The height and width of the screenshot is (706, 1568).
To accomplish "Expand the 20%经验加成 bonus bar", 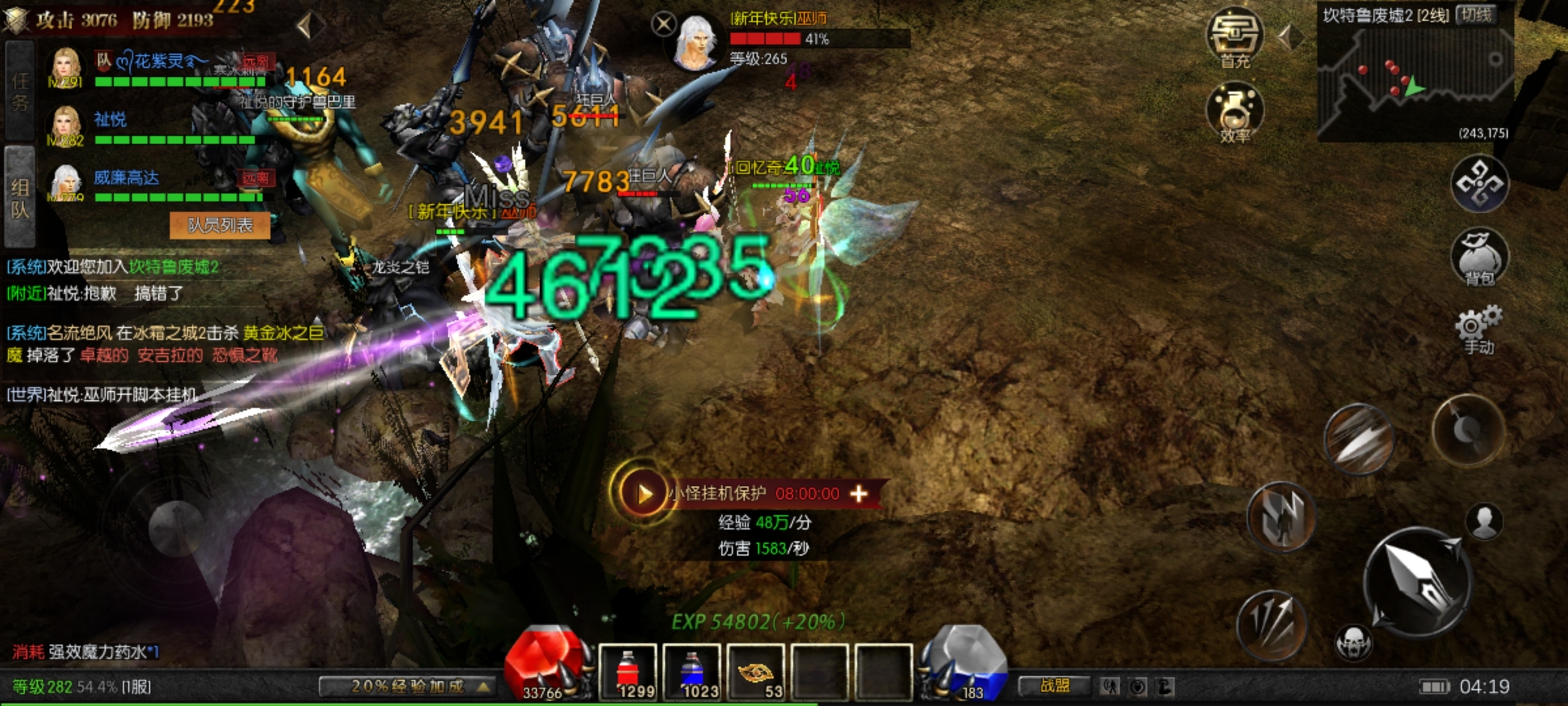I will pos(408,686).
